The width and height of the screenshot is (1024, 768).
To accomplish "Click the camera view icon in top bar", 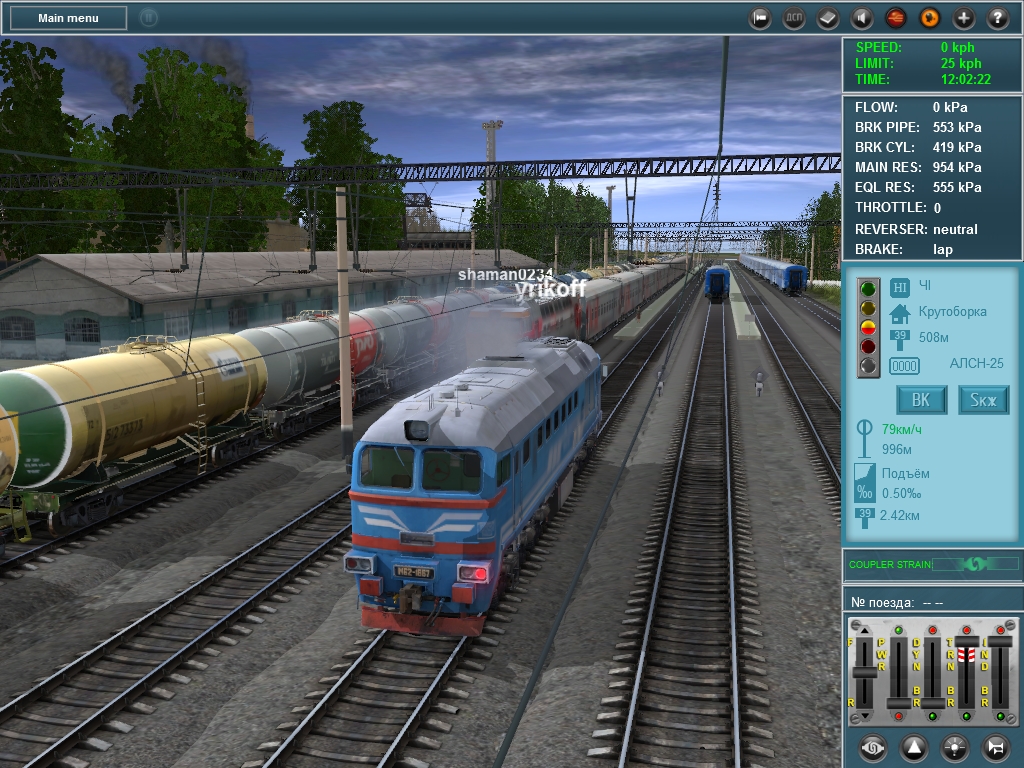I will [x=760, y=18].
